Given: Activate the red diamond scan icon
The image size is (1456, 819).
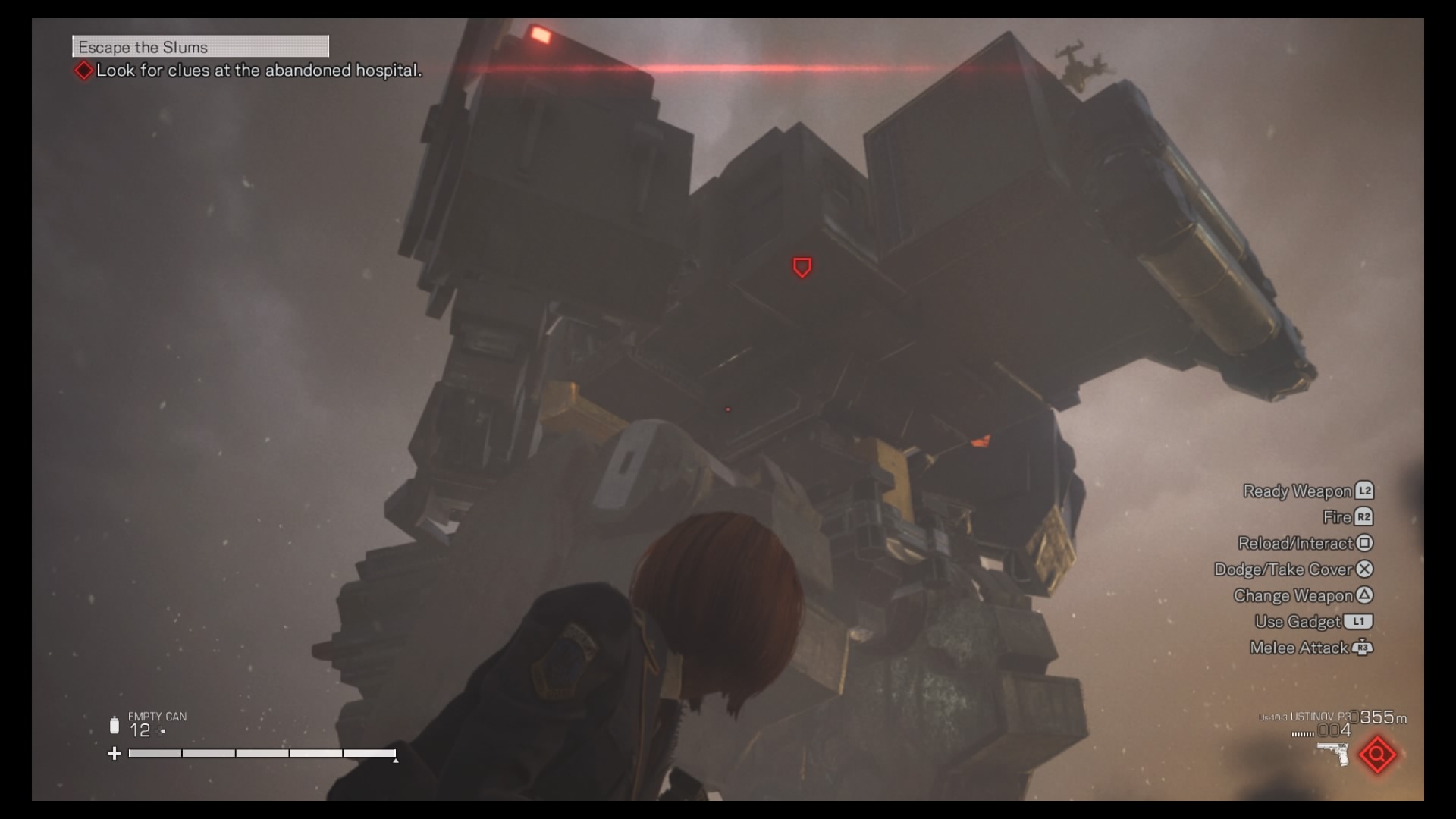Looking at the screenshot, I should point(1377,755).
